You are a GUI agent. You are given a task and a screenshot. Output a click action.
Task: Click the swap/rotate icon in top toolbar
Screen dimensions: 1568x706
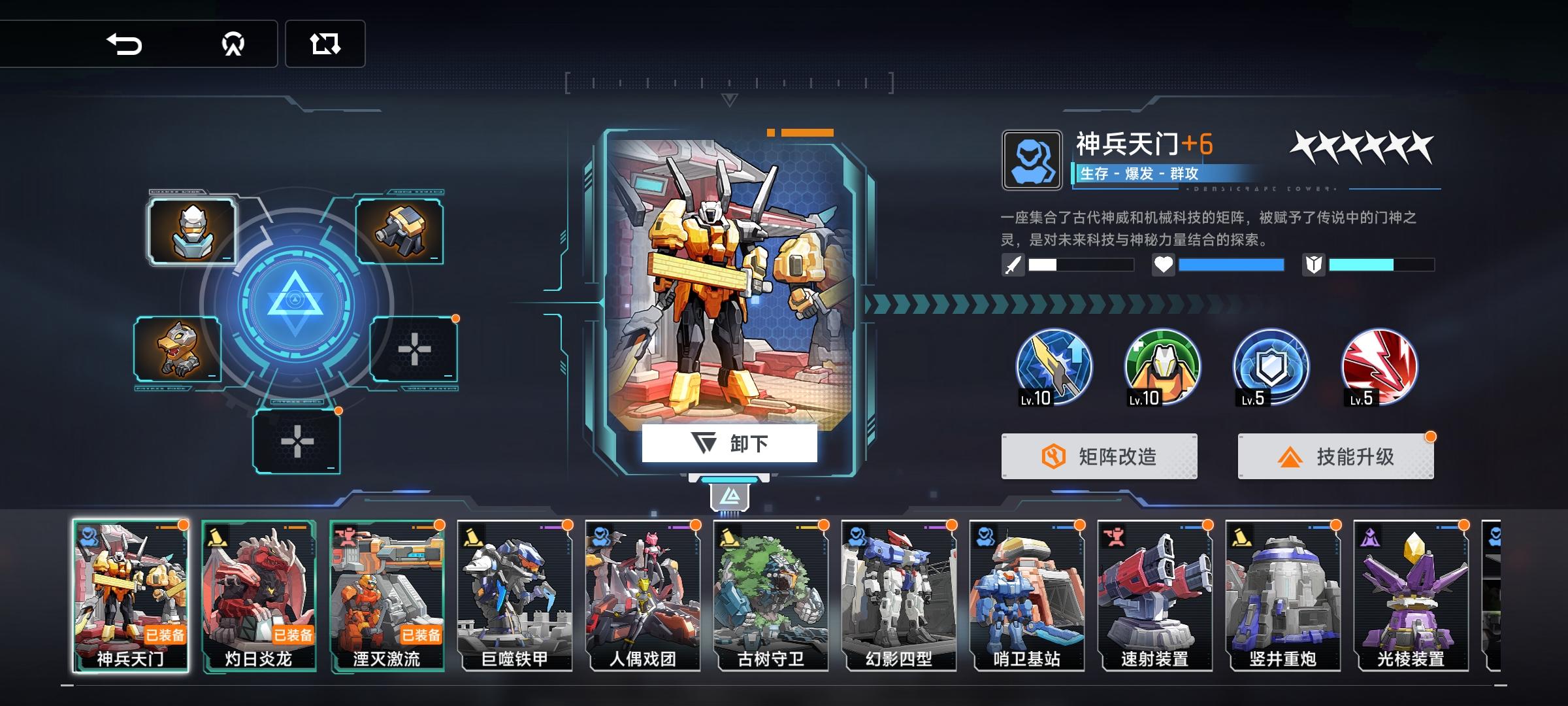coord(325,44)
